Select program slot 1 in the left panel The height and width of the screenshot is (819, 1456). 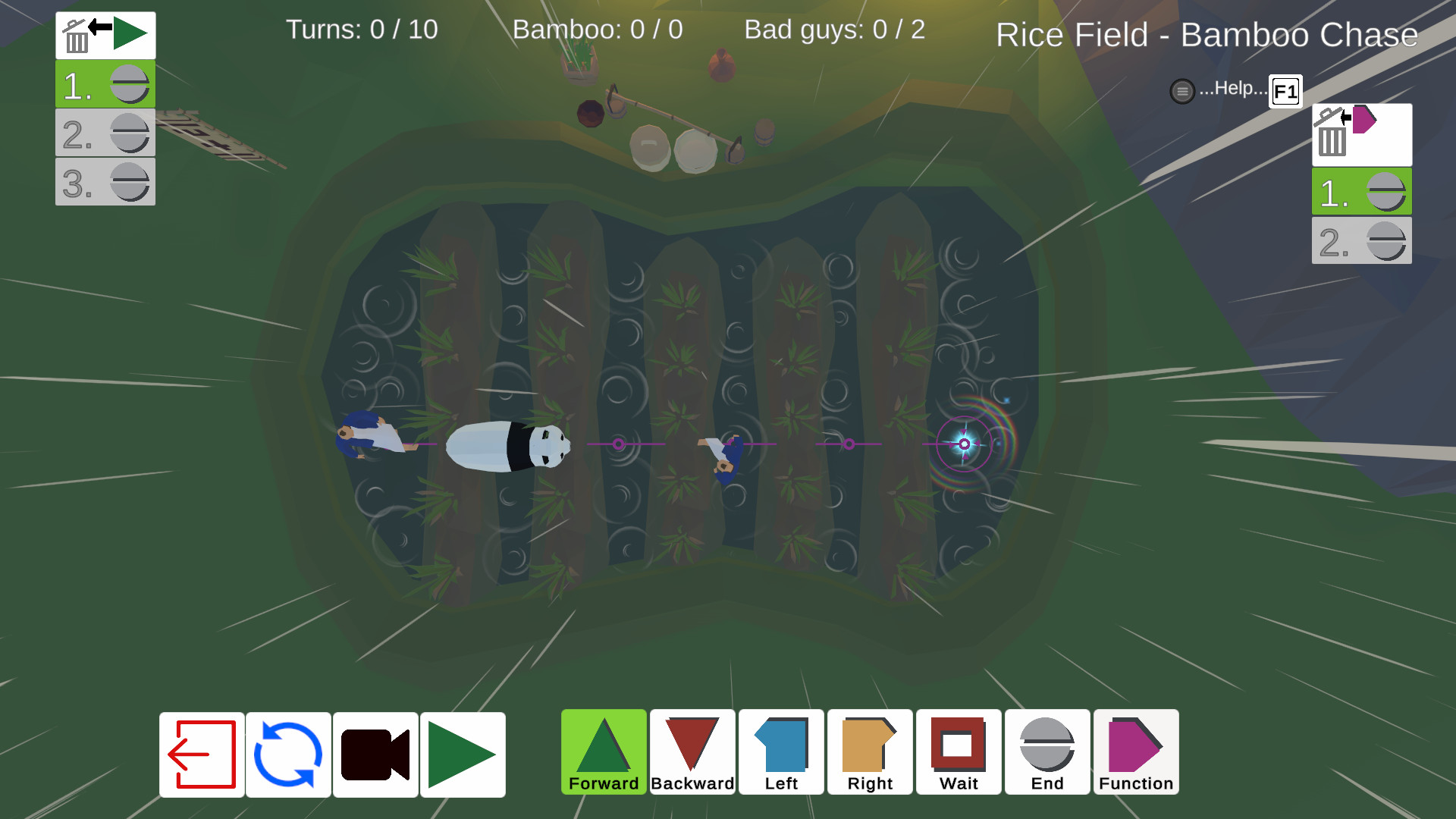[105, 84]
